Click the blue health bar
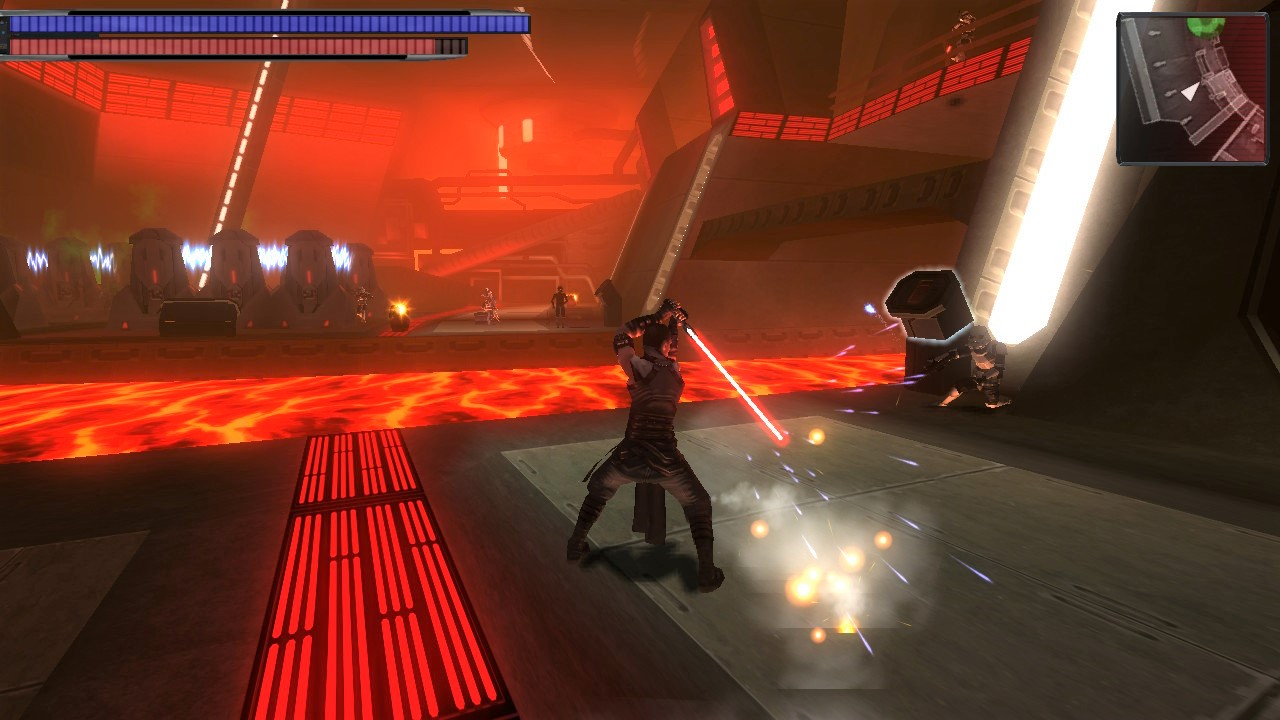The width and height of the screenshot is (1280, 720). pyautogui.click(x=260, y=22)
